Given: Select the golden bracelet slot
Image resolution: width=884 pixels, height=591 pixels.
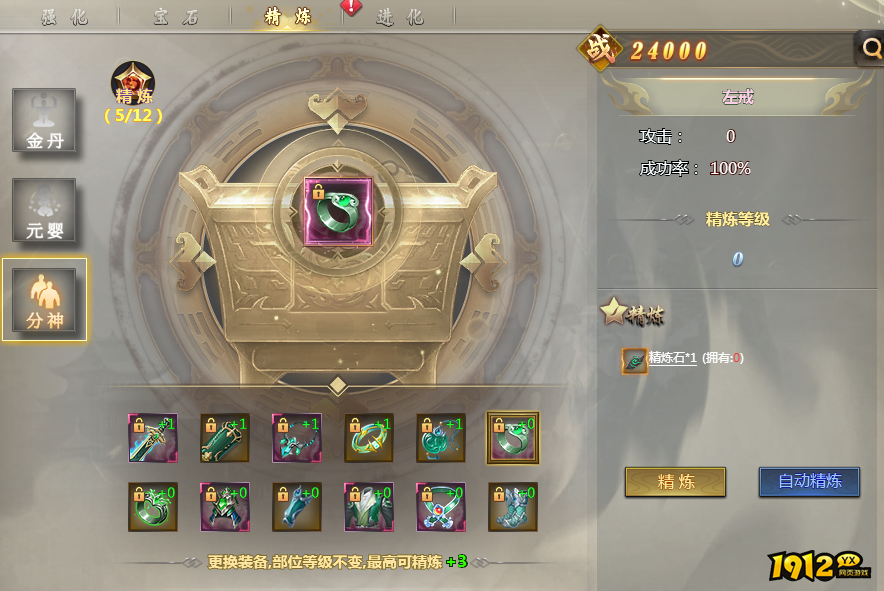Looking at the screenshot, I should pyautogui.click(x=369, y=438).
